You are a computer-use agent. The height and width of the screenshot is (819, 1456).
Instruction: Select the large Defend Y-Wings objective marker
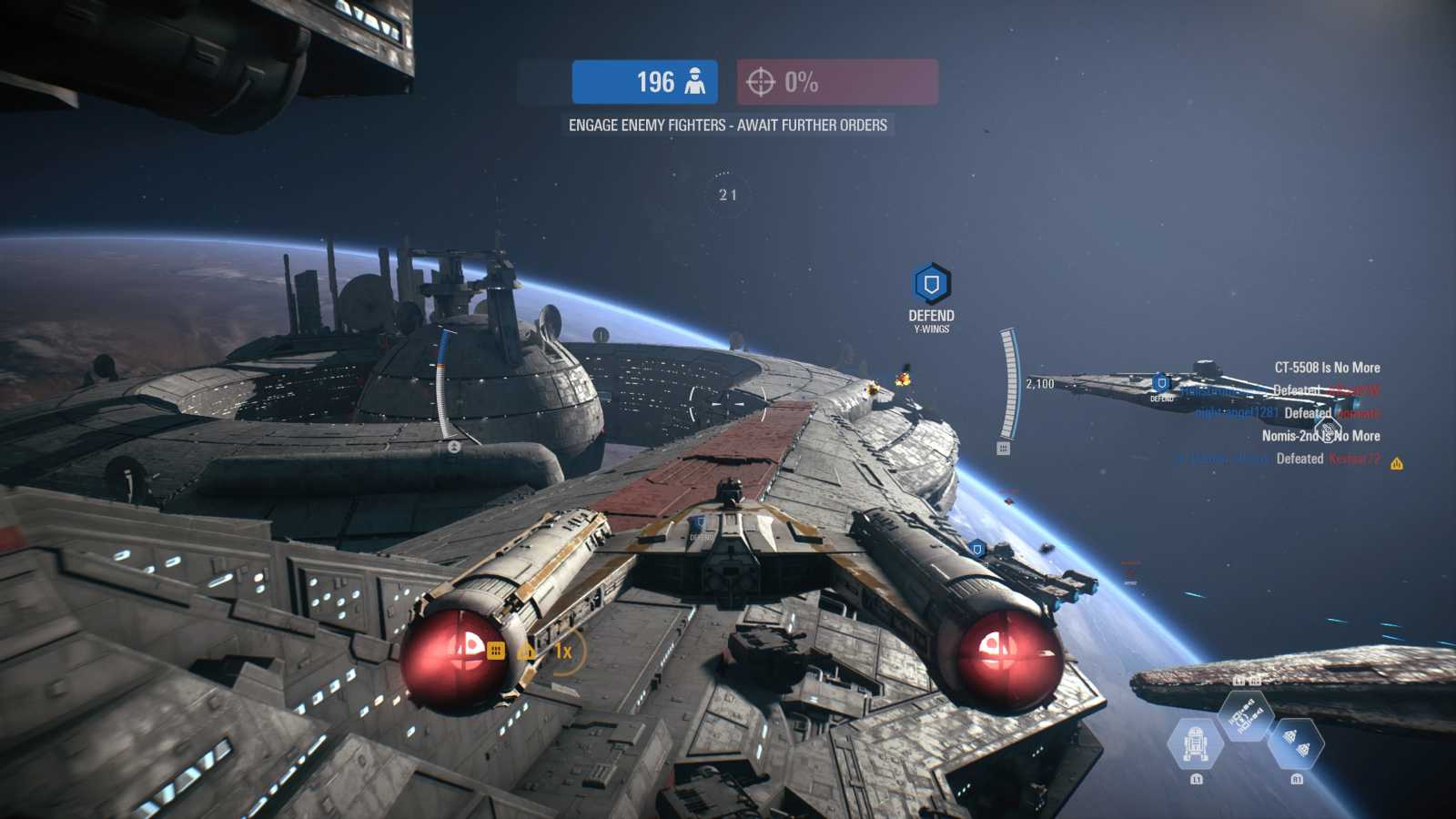(931, 285)
